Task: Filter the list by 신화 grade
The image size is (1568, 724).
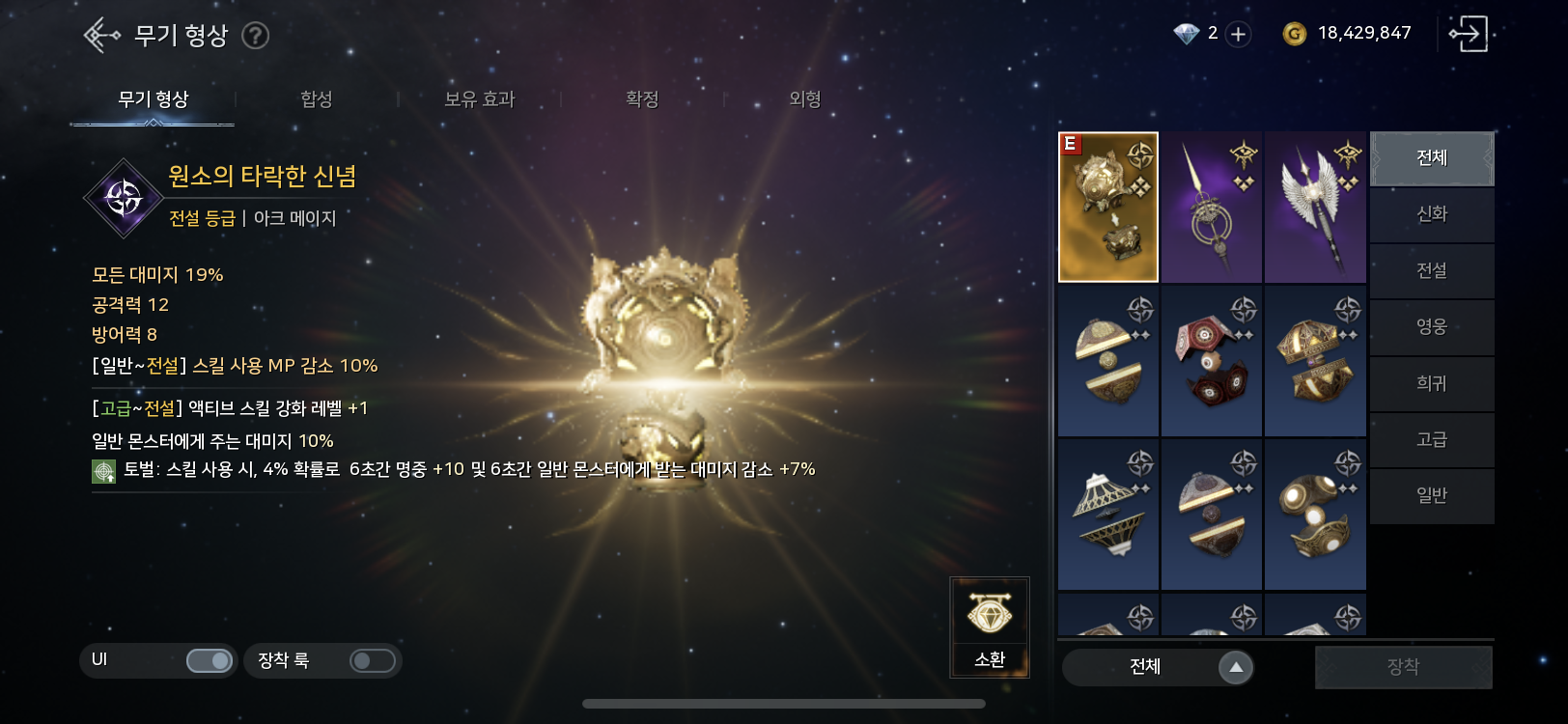Action: point(1432,214)
